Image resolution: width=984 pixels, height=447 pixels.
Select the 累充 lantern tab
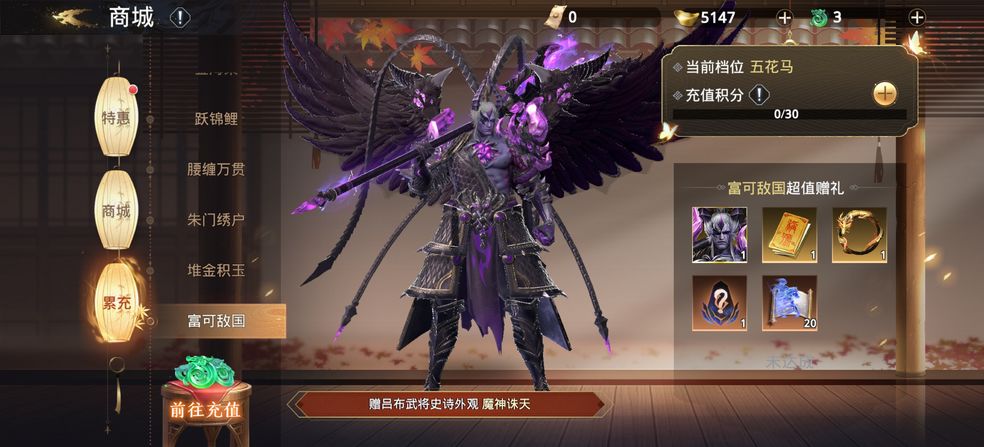pyautogui.click(x=116, y=303)
